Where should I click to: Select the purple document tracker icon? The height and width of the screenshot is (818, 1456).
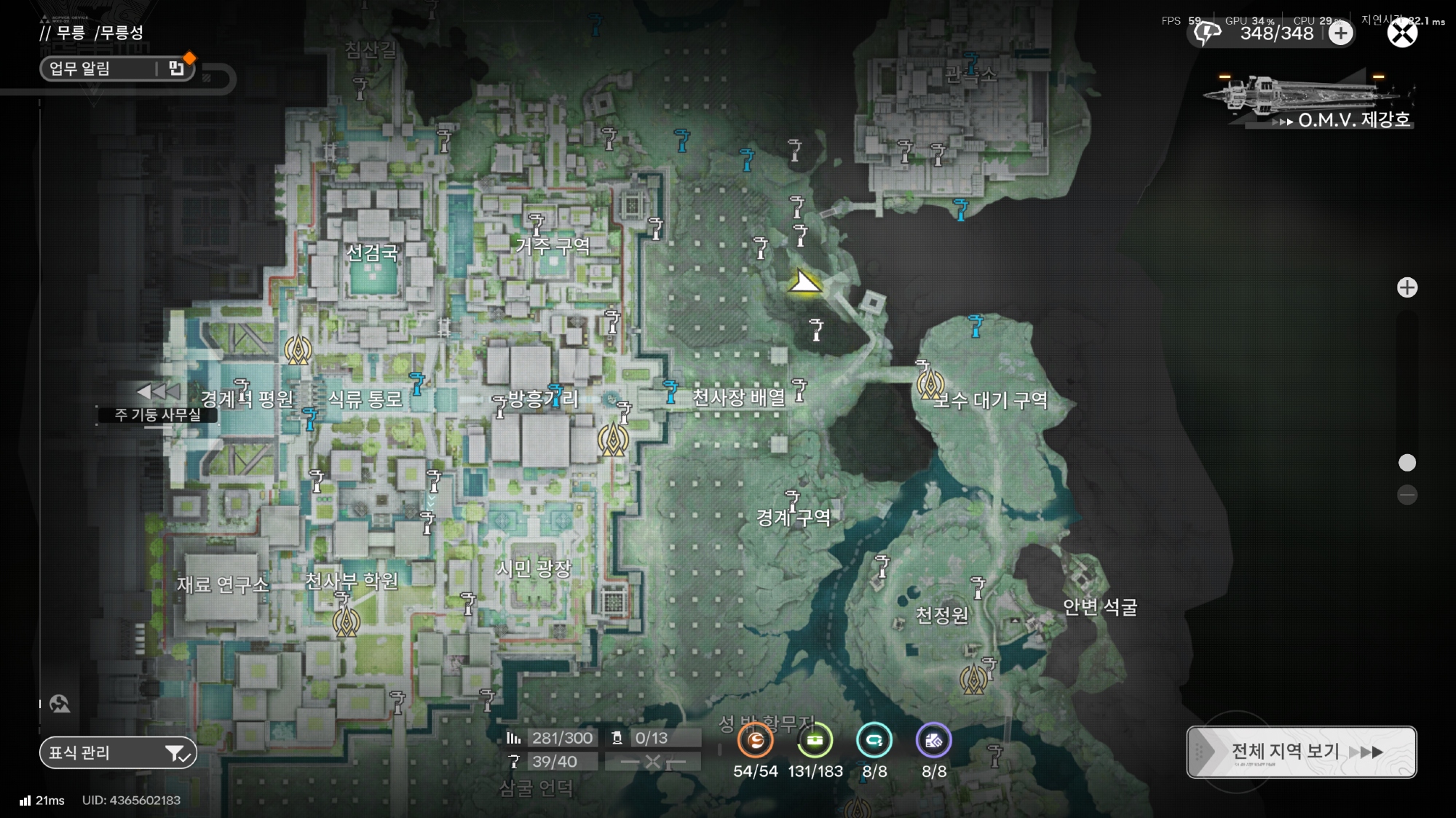tap(933, 742)
